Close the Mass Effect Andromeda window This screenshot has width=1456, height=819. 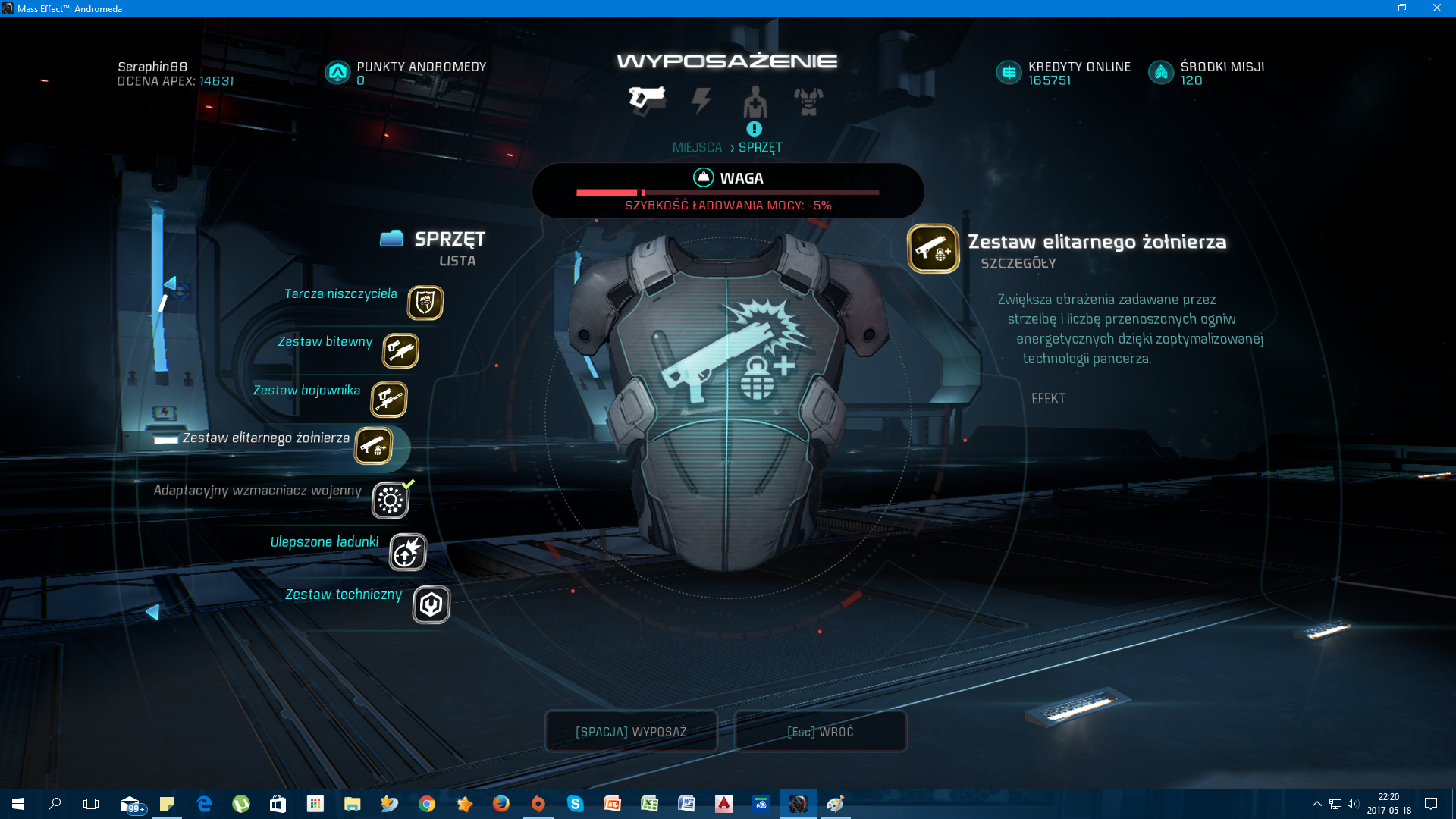pyautogui.click(x=1436, y=8)
